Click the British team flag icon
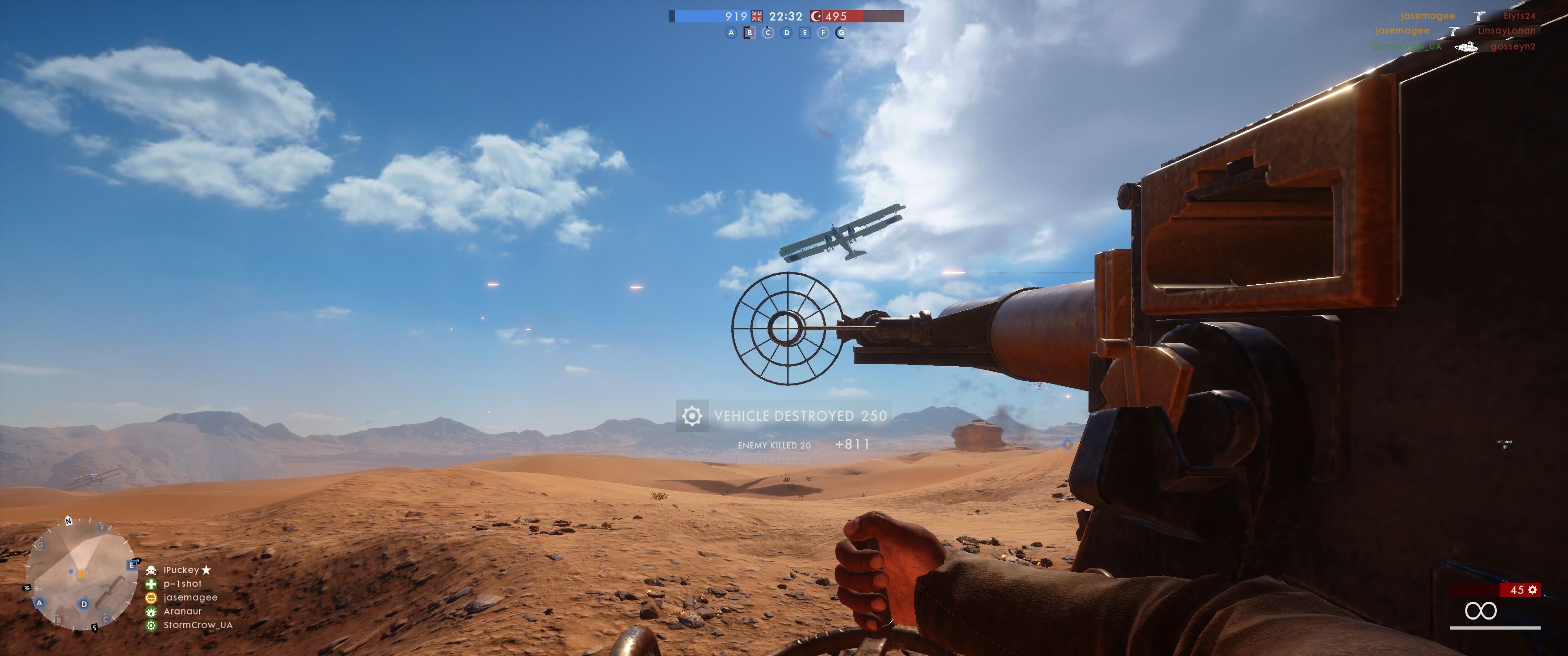The height and width of the screenshot is (656, 1568). tap(757, 16)
